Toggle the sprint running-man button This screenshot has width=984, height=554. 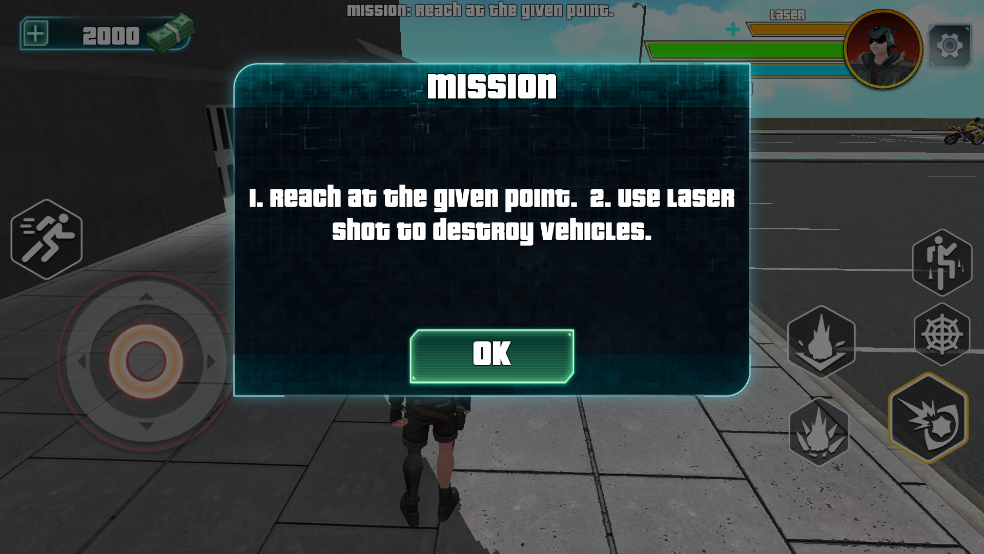point(46,239)
